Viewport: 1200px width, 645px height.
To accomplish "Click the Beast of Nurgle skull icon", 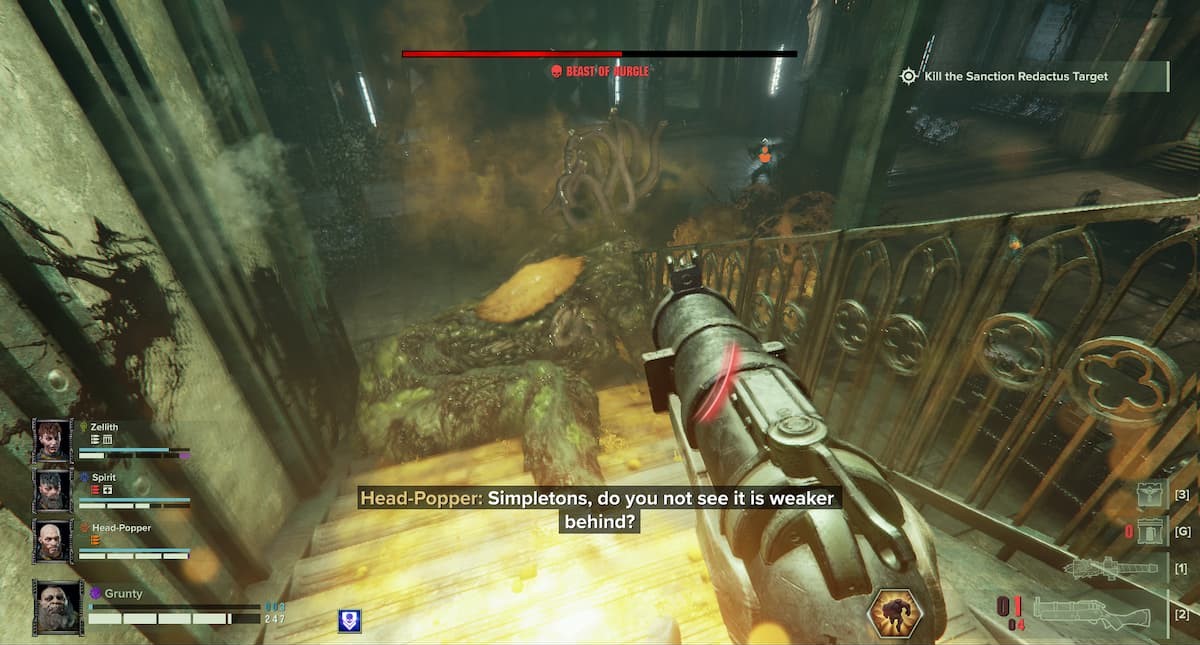I will [555, 71].
